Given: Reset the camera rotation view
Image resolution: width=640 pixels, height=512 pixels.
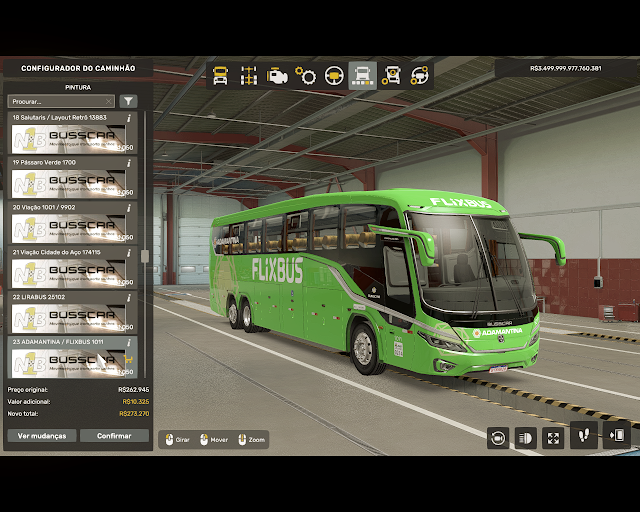Looking at the screenshot, I should [497, 437].
